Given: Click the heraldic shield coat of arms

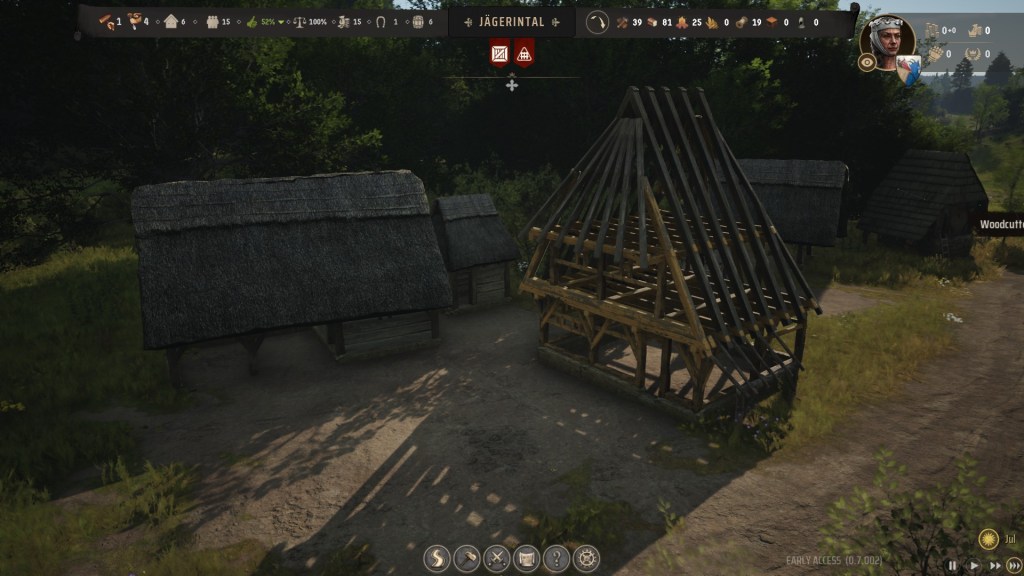Looking at the screenshot, I should 908,68.
